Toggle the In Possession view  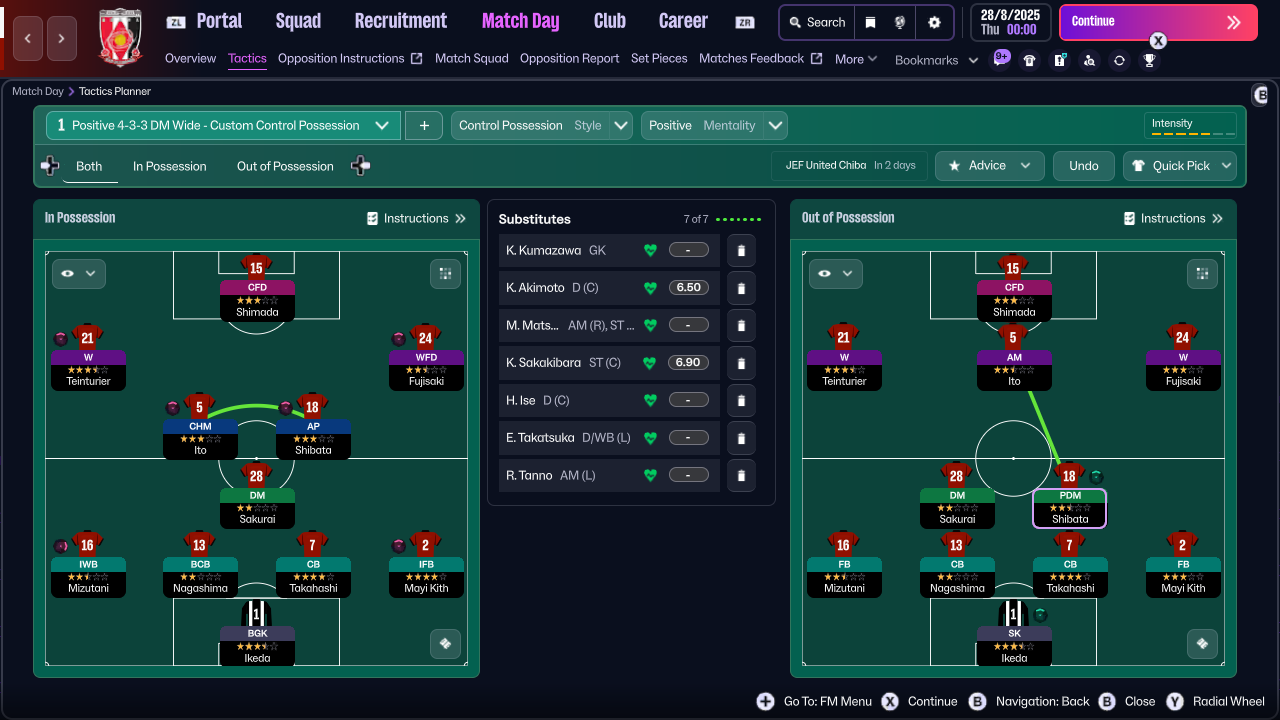[169, 166]
